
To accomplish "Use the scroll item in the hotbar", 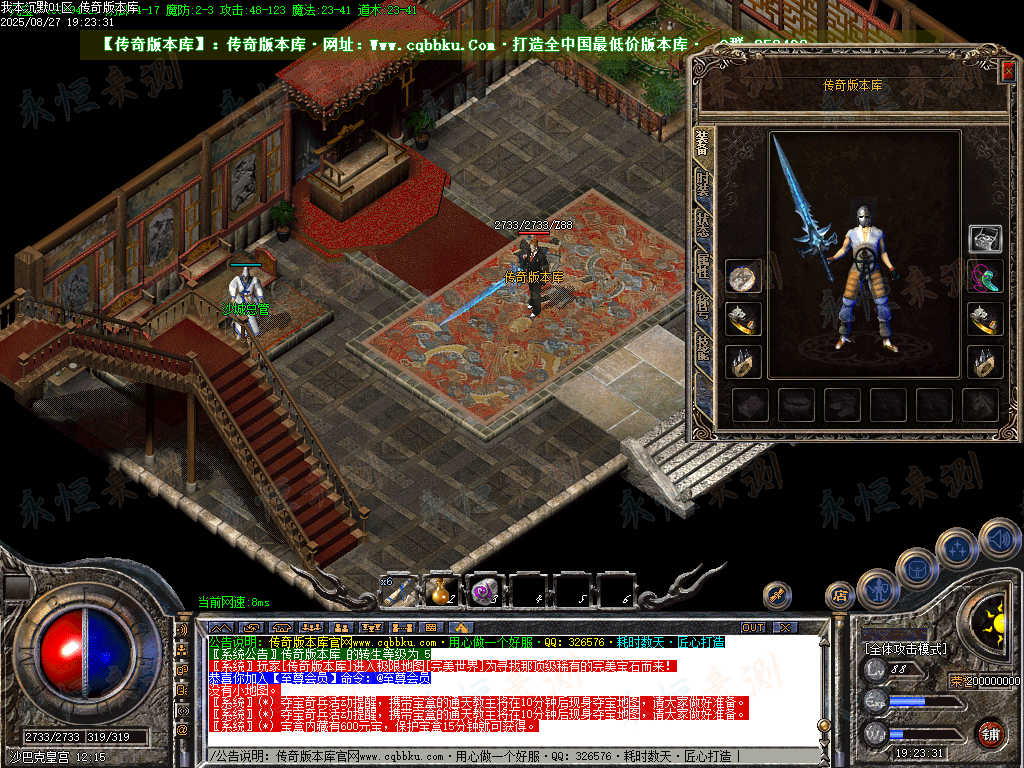I will 401,592.
